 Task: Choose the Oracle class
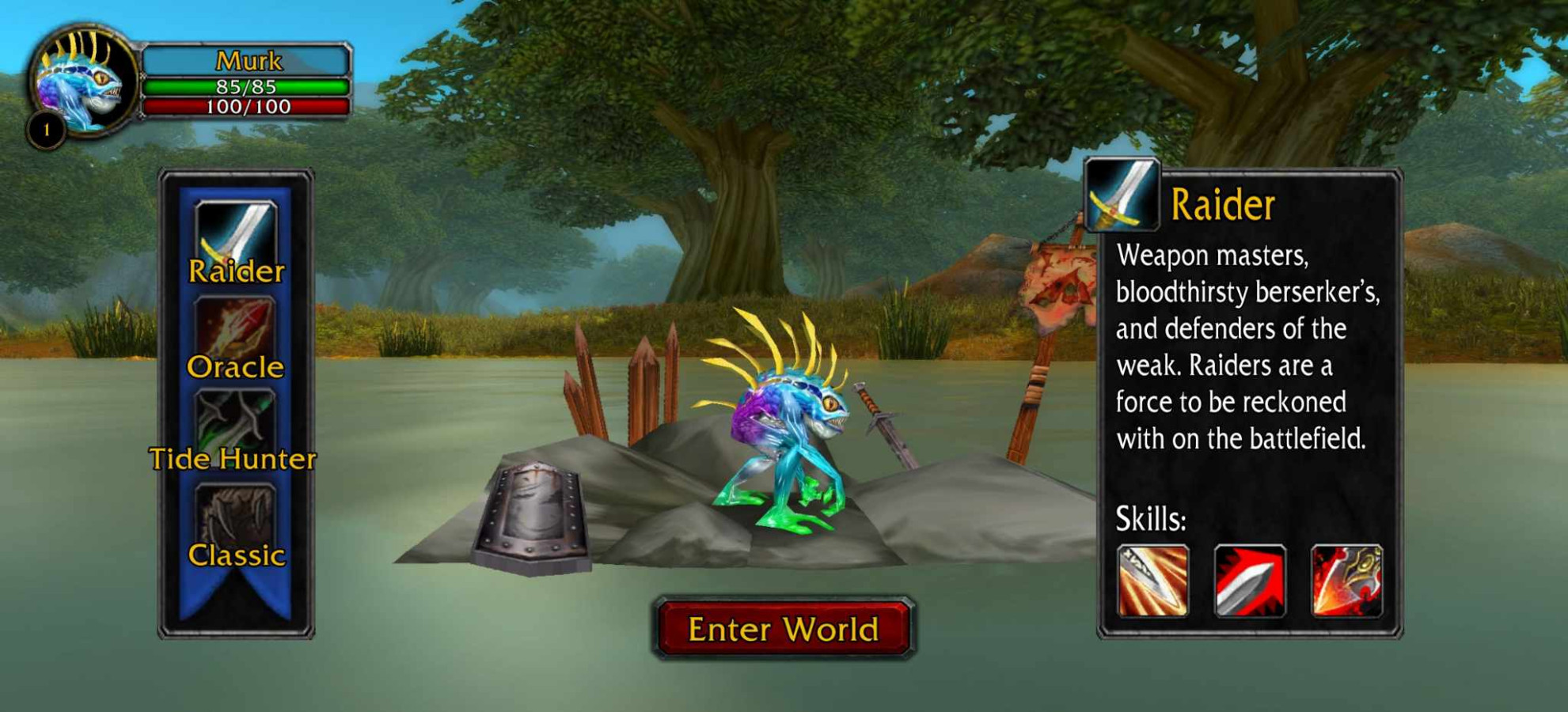[235, 338]
